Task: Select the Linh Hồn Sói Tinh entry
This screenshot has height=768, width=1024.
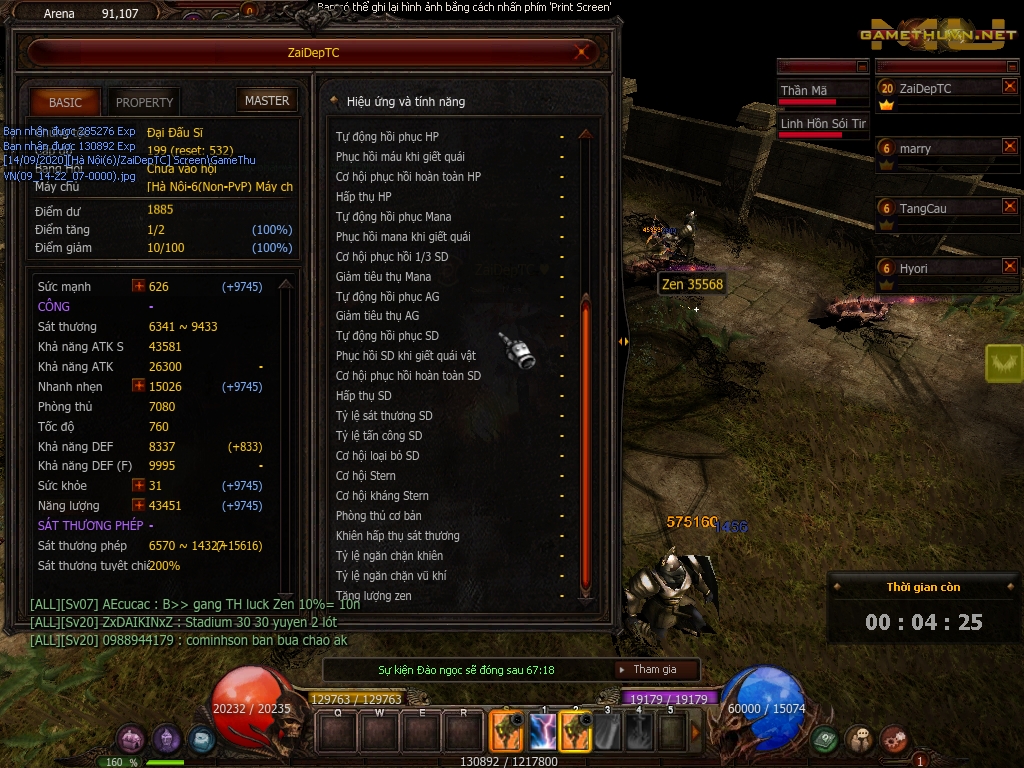Action: [822, 124]
